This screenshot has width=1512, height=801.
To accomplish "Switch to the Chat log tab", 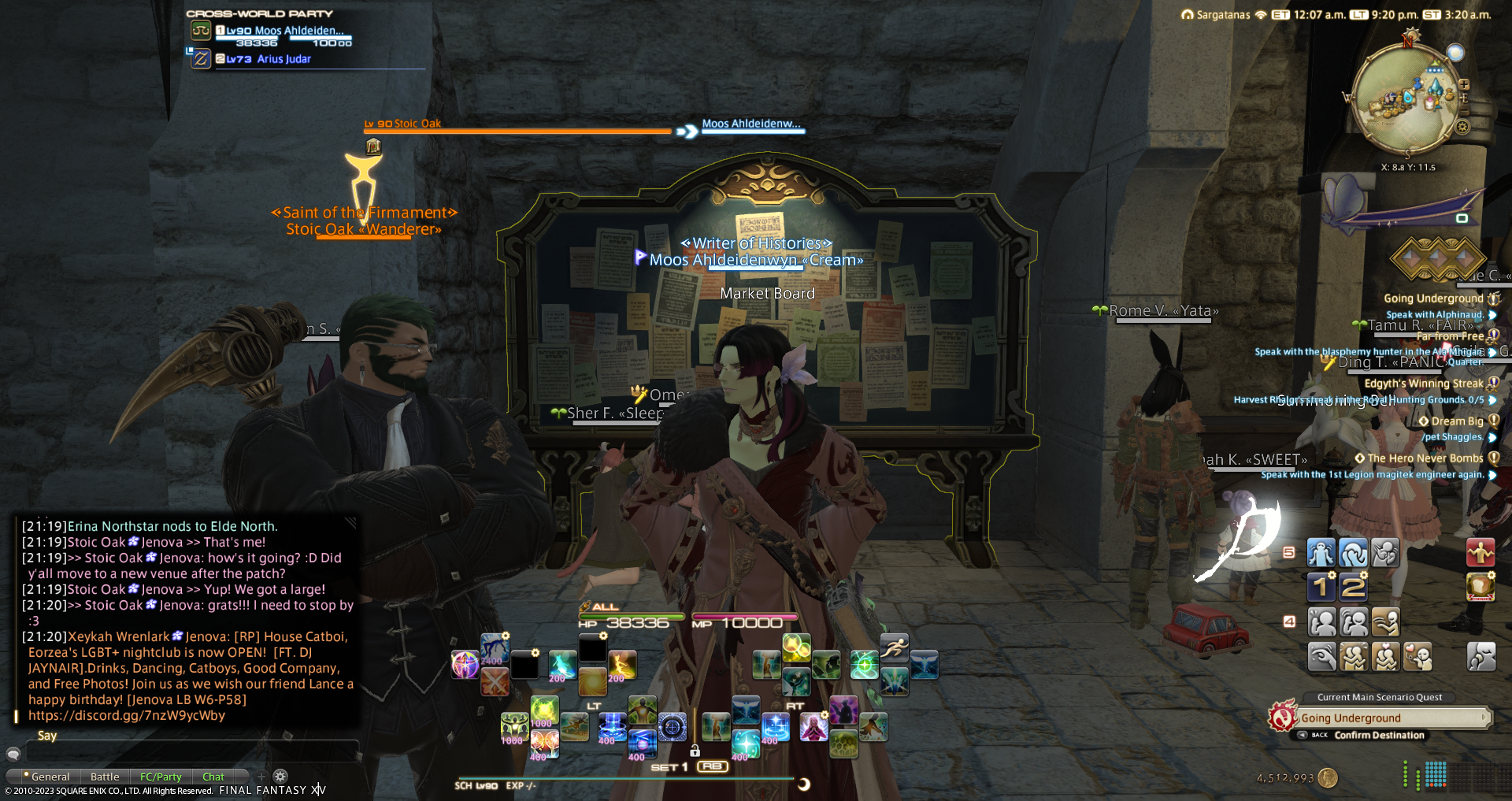I will [213, 777].
